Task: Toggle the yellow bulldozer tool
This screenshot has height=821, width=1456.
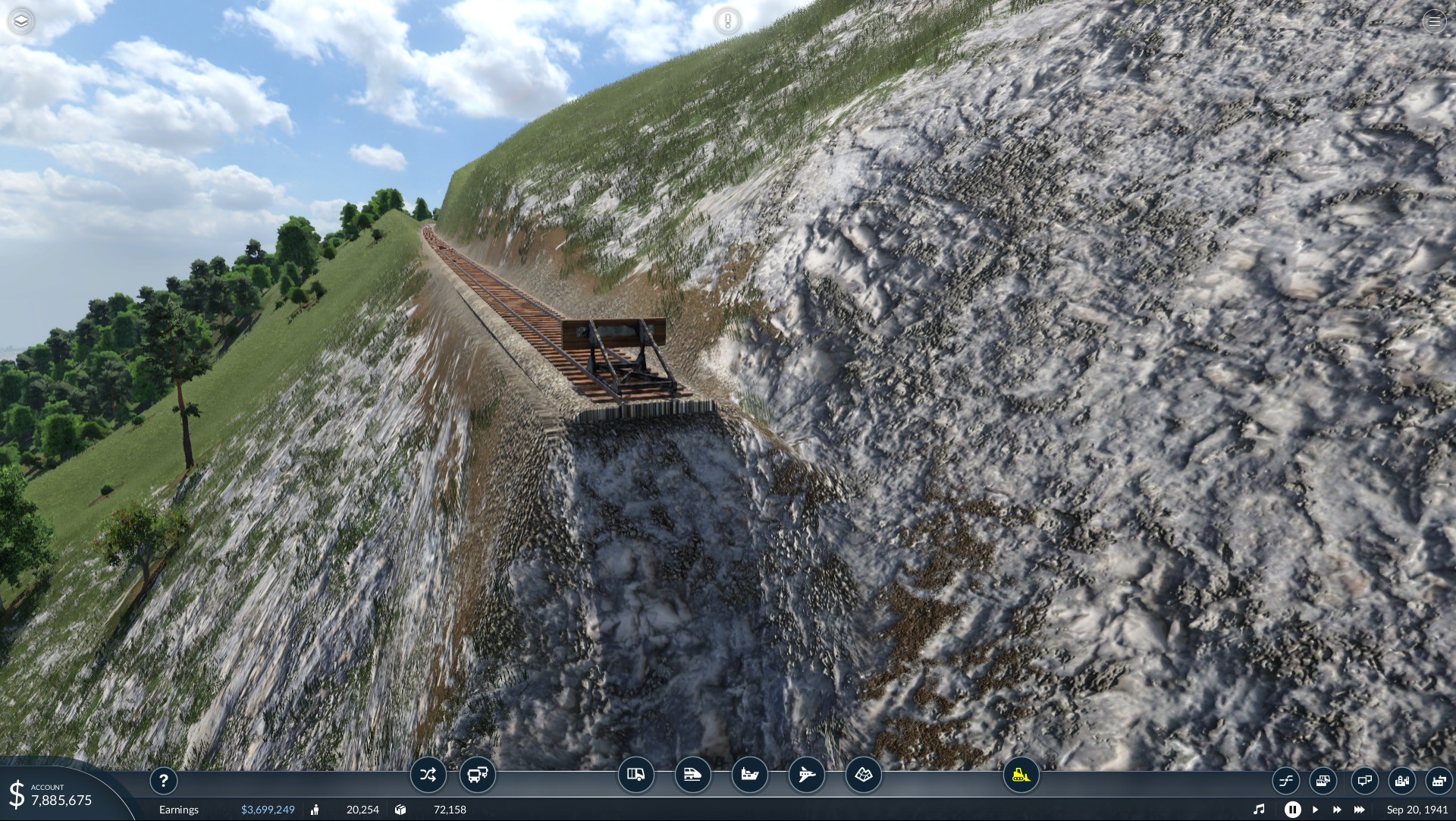Action: 1021,775
